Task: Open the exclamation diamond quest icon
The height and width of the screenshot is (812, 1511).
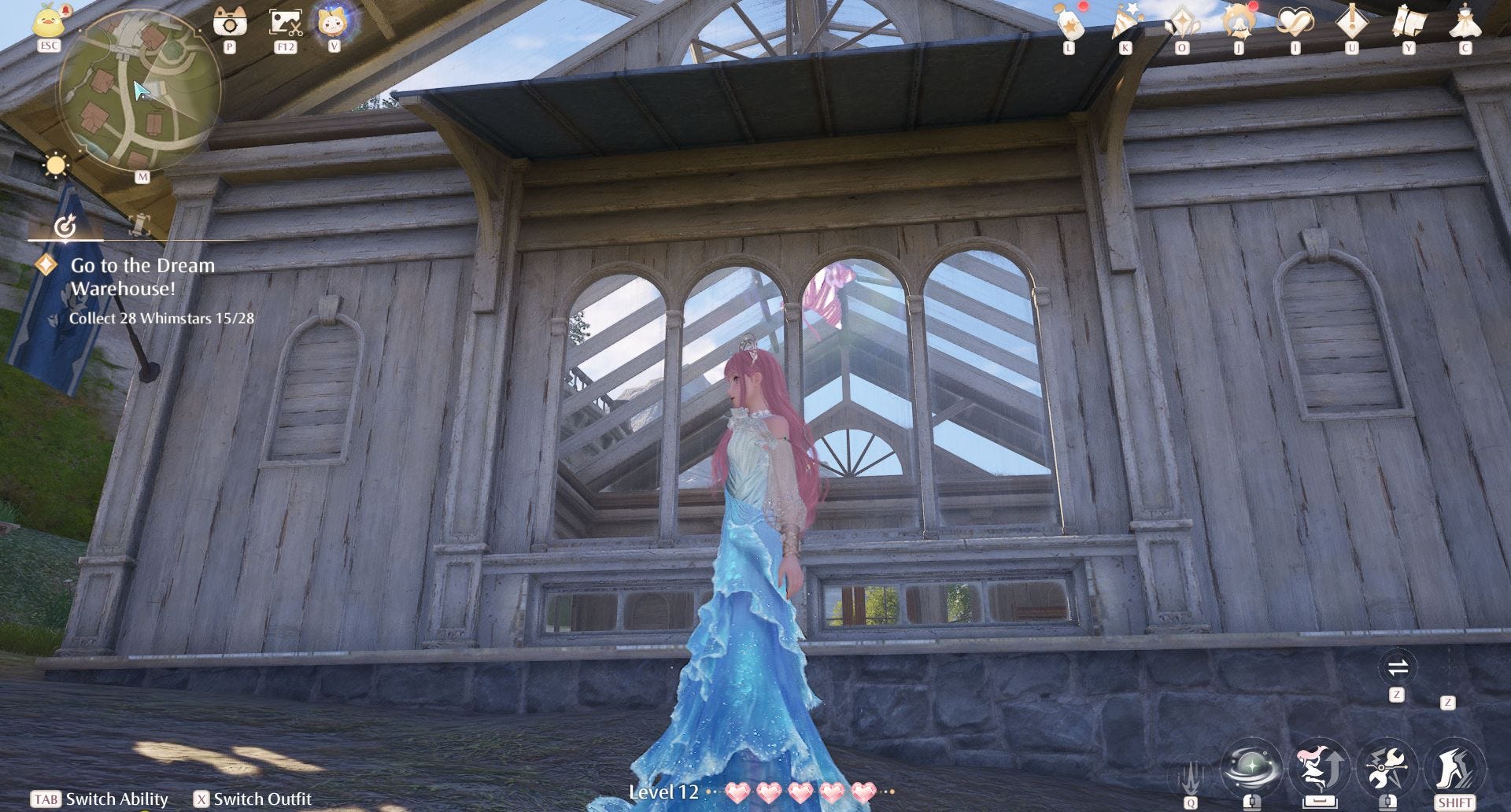Action: coord(1352,22)
